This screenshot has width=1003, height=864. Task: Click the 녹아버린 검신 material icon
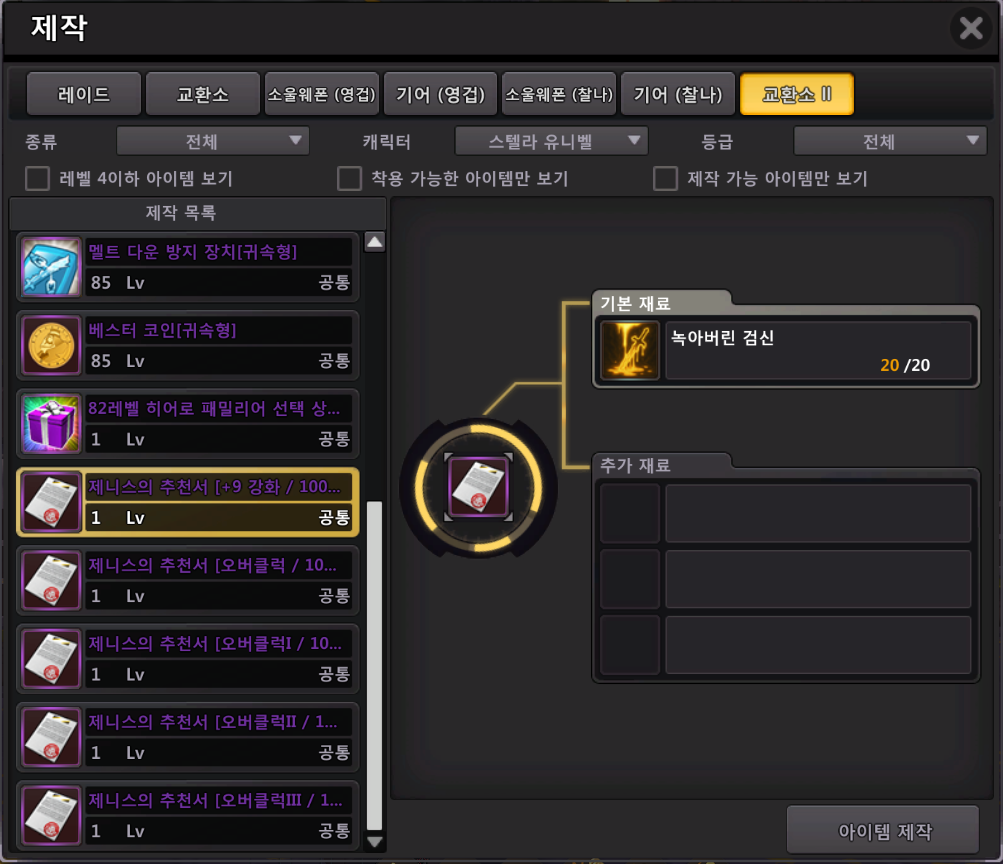pyautogui.click(x=629, y=351)
